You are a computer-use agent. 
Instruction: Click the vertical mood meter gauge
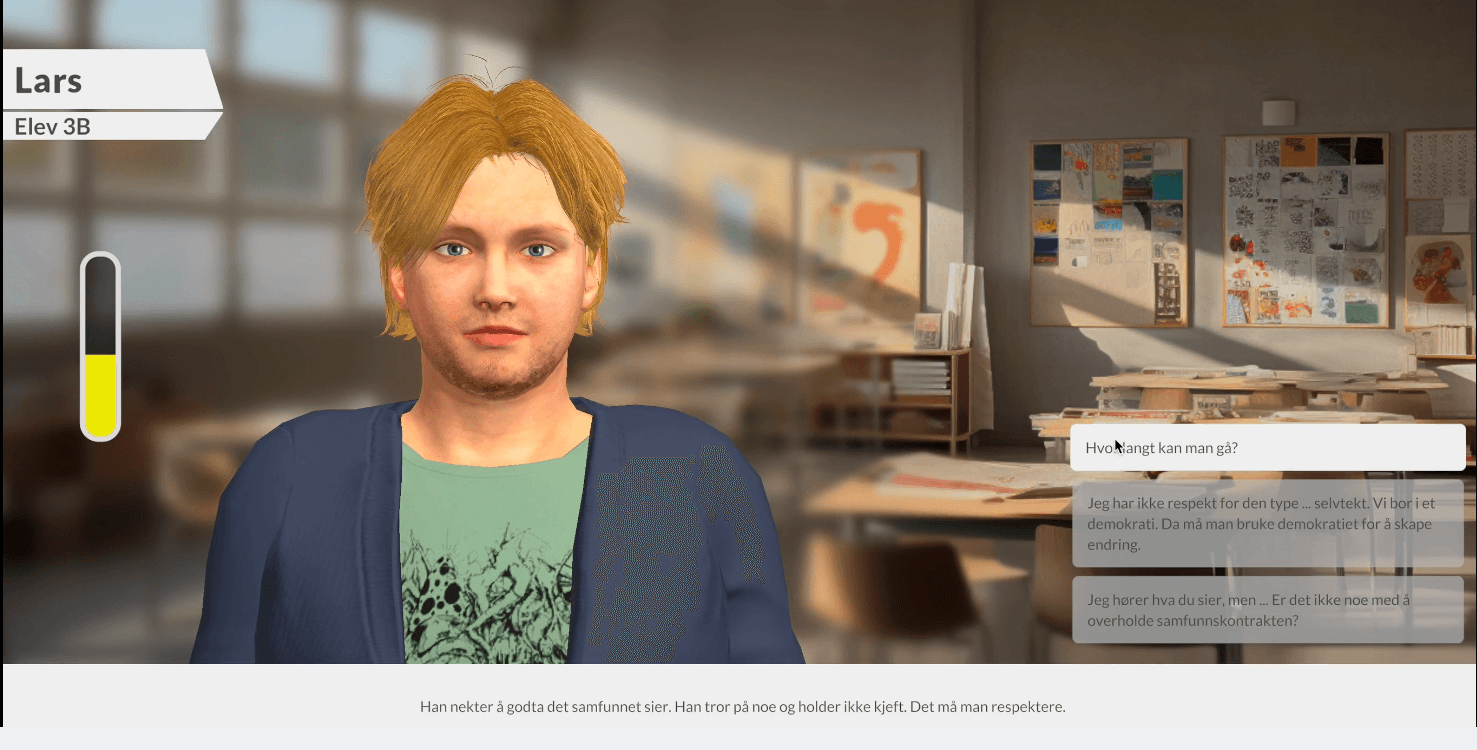point(100,345)
